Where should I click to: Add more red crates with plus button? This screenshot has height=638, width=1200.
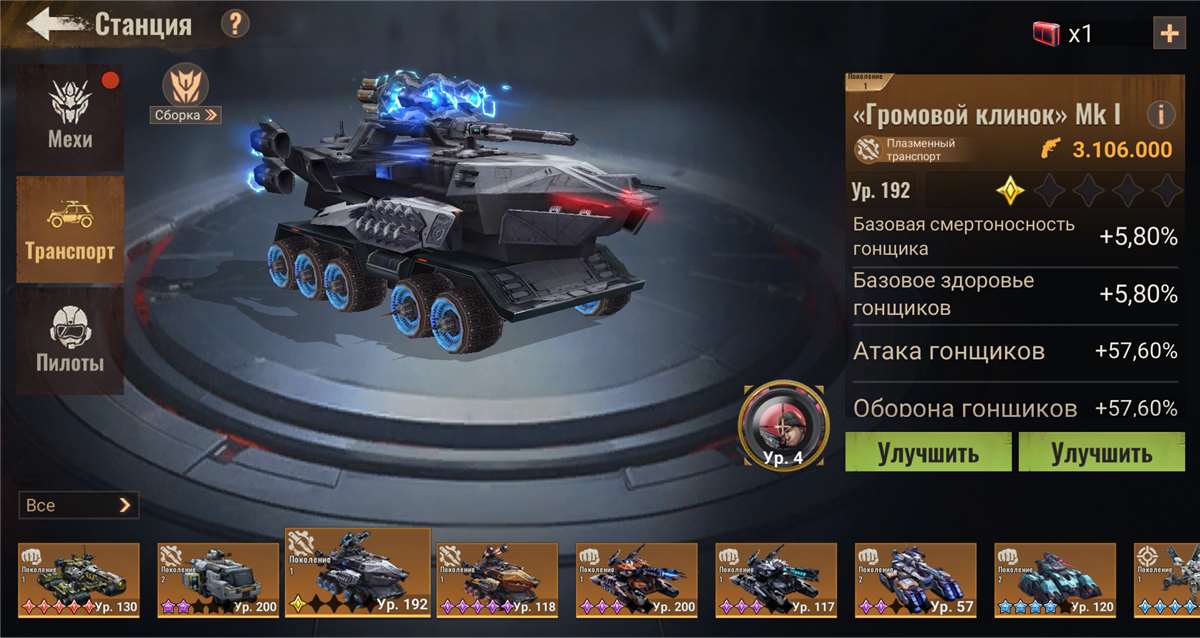[1169, 33]
